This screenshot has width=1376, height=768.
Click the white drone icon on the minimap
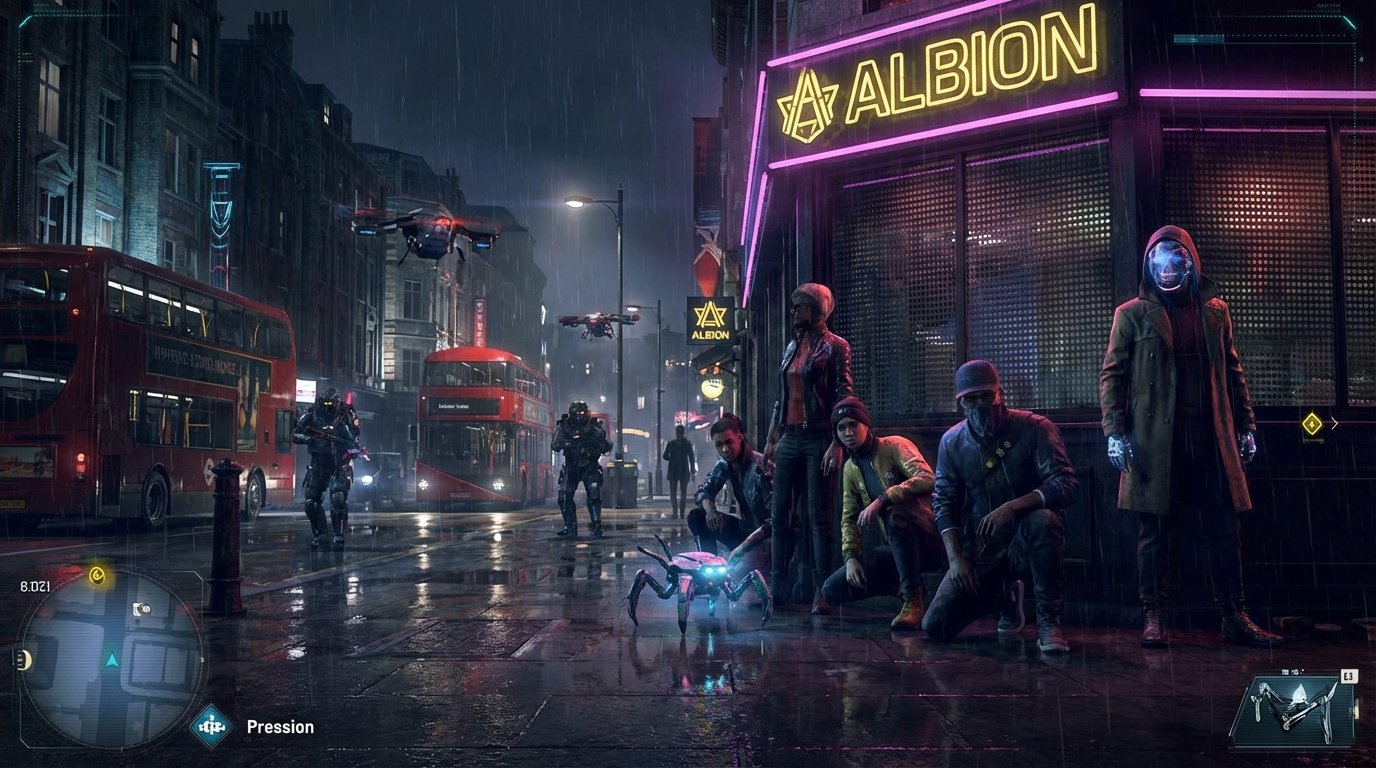click(142, 608)
